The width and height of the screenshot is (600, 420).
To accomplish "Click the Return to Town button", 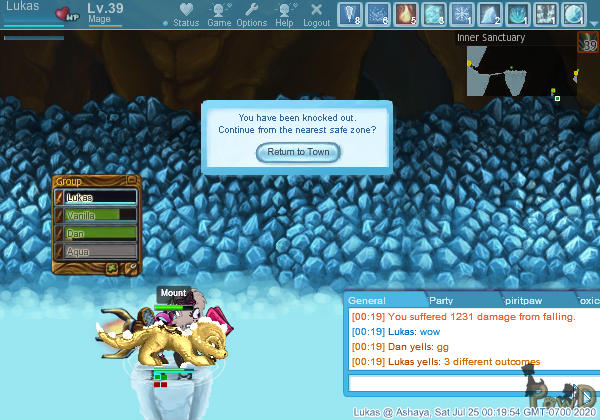I will (x=298, y=152).
